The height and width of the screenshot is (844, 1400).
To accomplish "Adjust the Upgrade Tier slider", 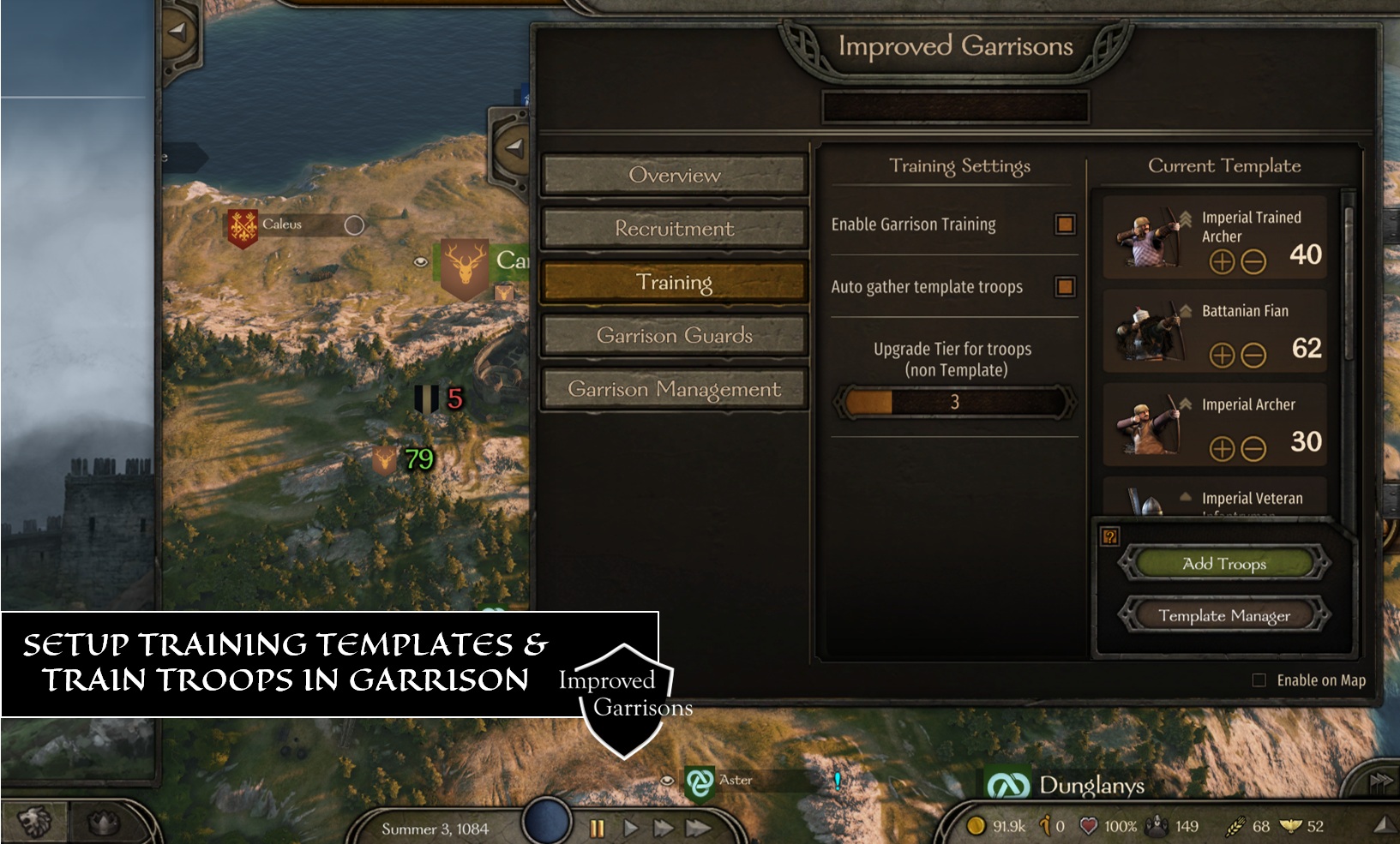I will pyautogui.click(x=954, y=402).
